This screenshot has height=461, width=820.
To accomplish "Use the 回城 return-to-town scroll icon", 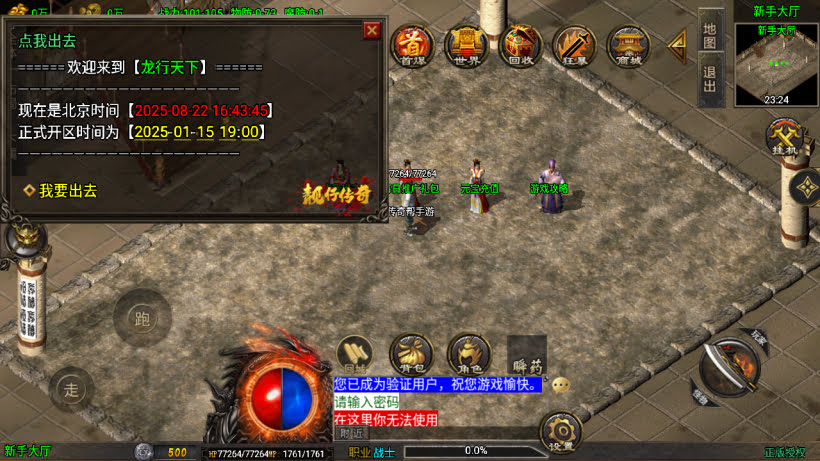I will pyautogui.click(x=355, y=354).
